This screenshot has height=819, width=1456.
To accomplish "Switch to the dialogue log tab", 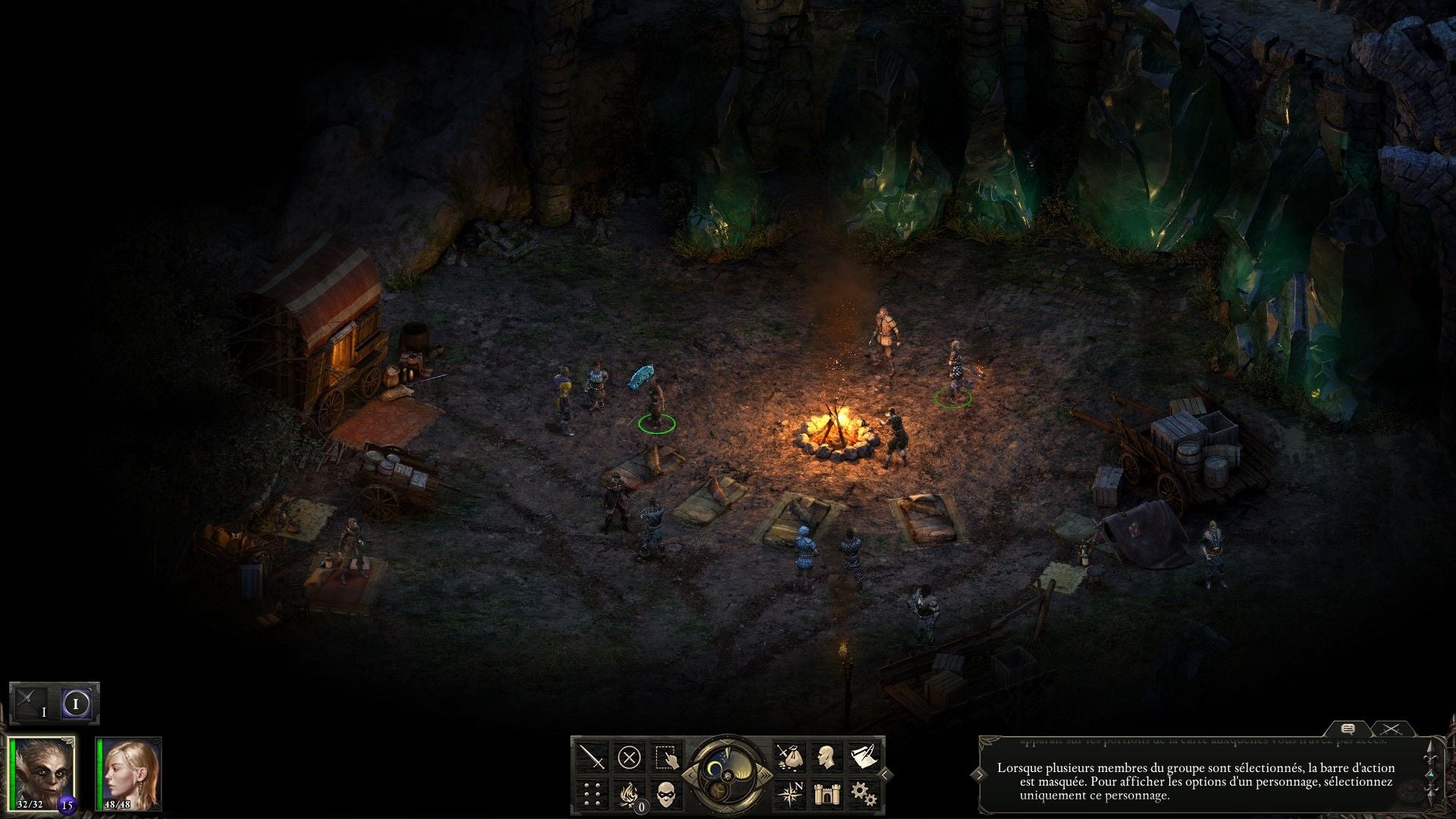I will point(1348,729).
